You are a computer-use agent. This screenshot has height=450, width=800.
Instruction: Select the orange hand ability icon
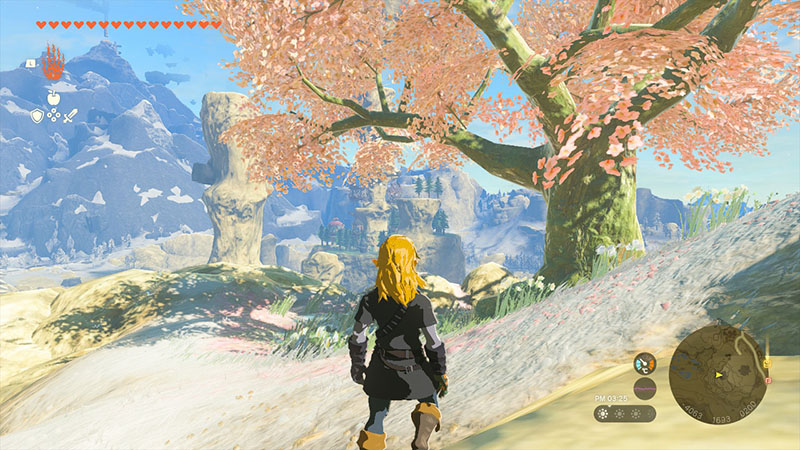[53, 60]
